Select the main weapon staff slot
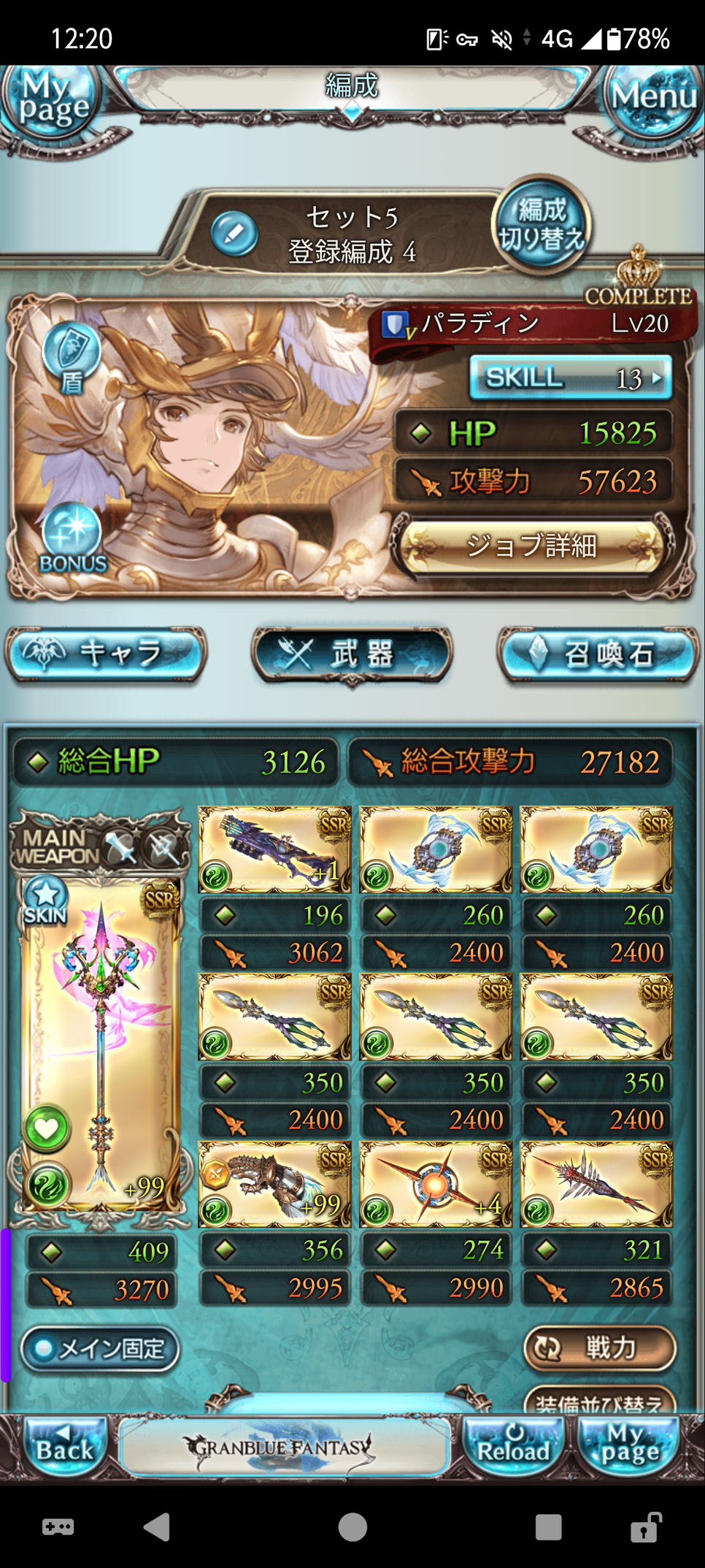Viewport: 705px width, 1568px height. pyautogui.click(x=101, y=1044)
